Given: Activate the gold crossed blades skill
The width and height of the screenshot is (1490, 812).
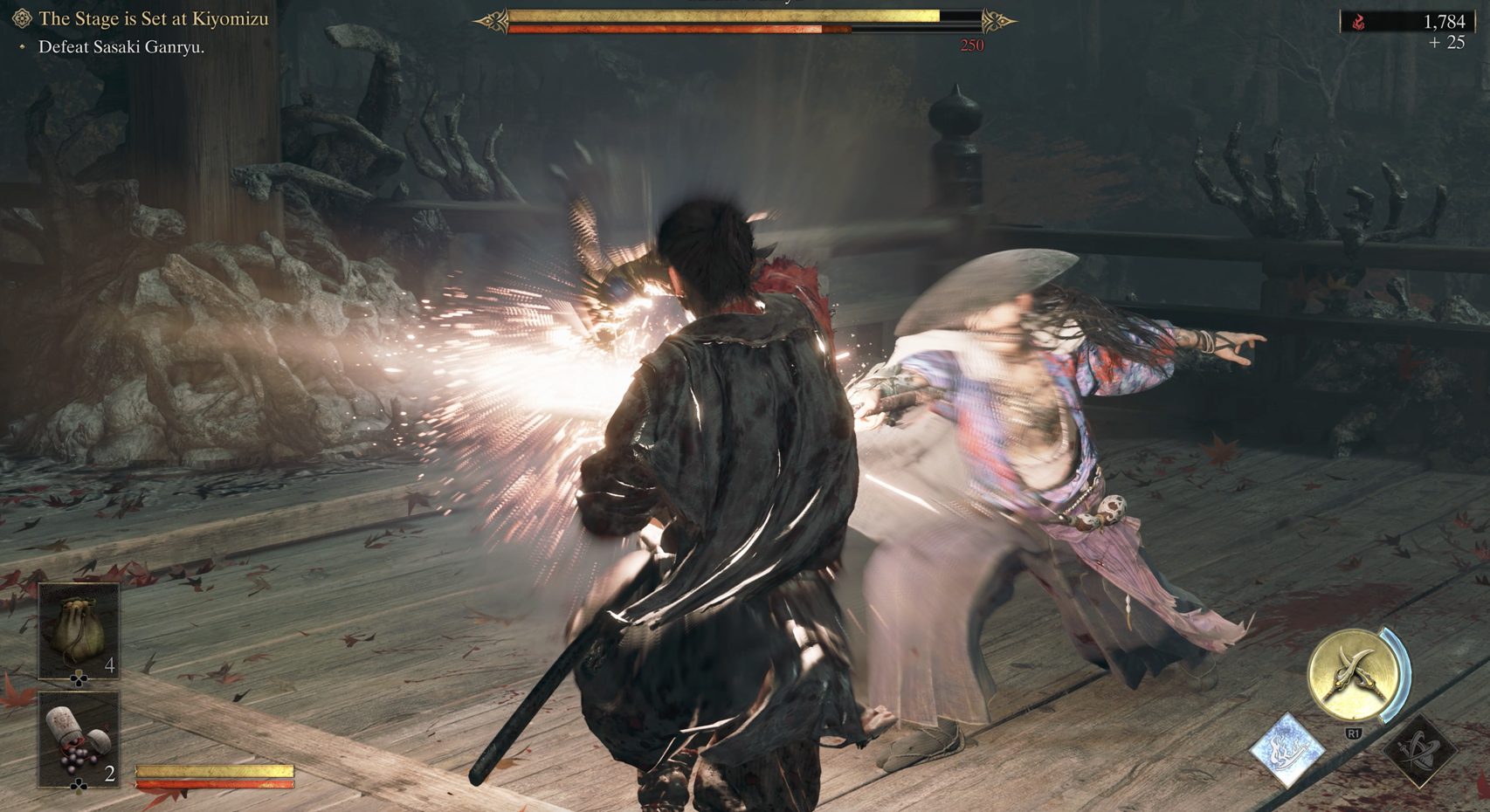Looking at the screenshot, I should point(1353,675).
